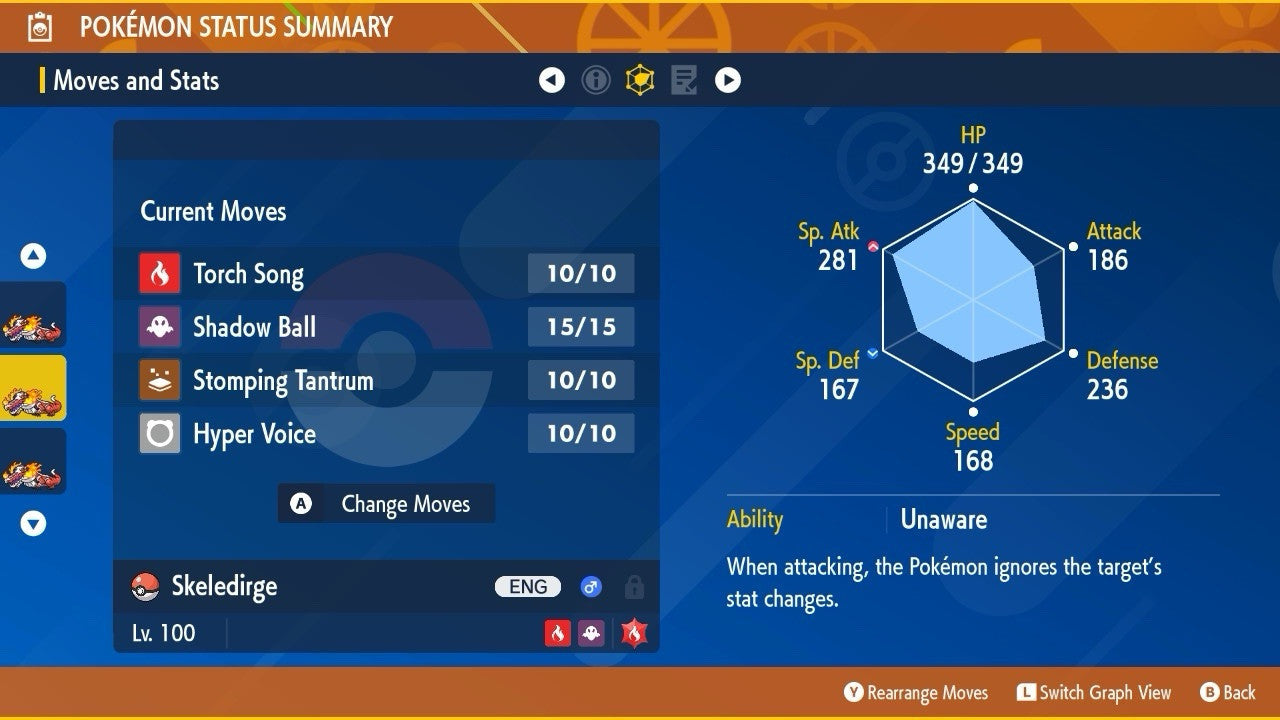This screenshot has height=720, width=1280.
Task: Click the Unaware ability name
Action: [x=943, y=519]
